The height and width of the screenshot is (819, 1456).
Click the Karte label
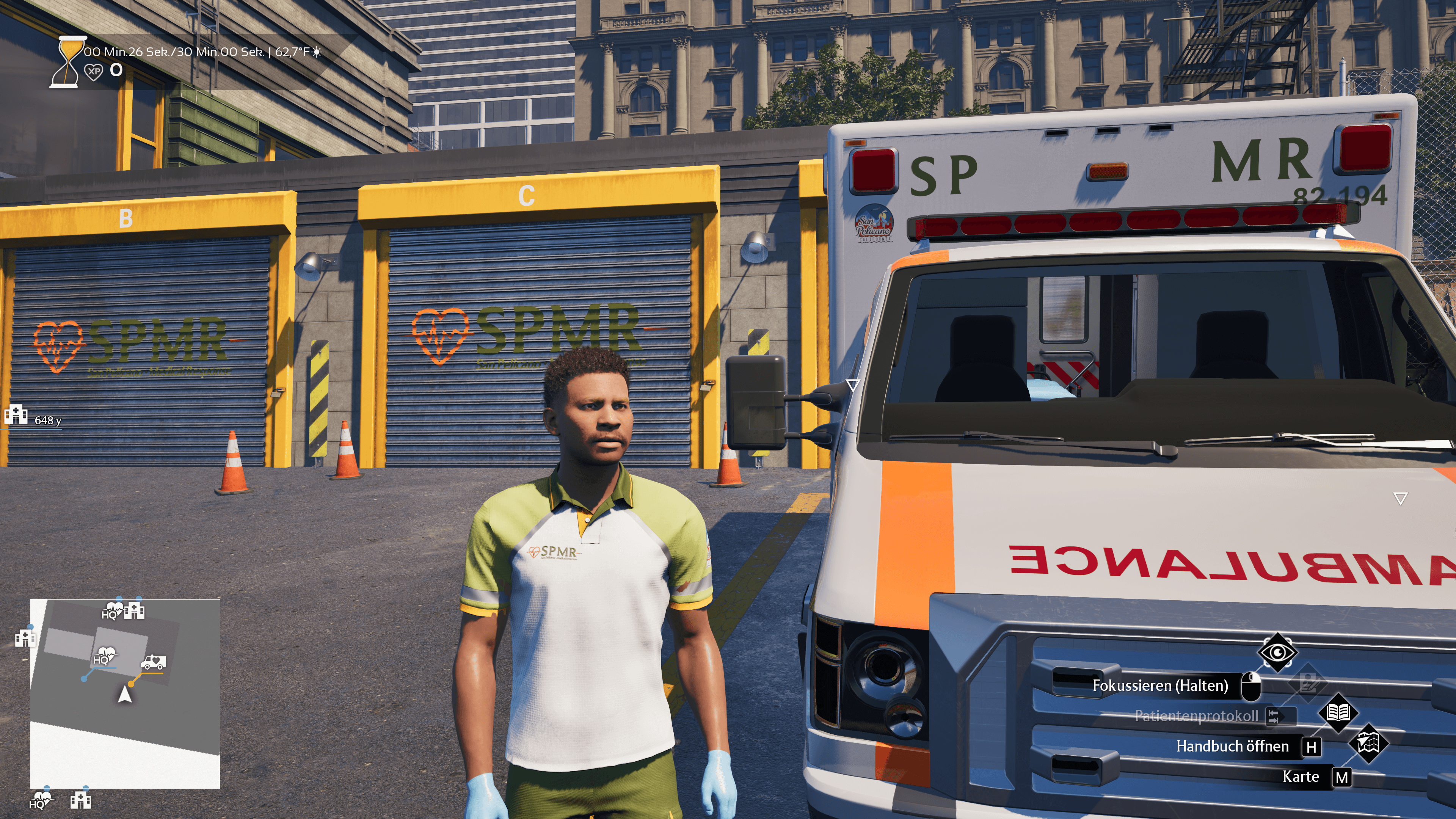[x=1300, y=777]
